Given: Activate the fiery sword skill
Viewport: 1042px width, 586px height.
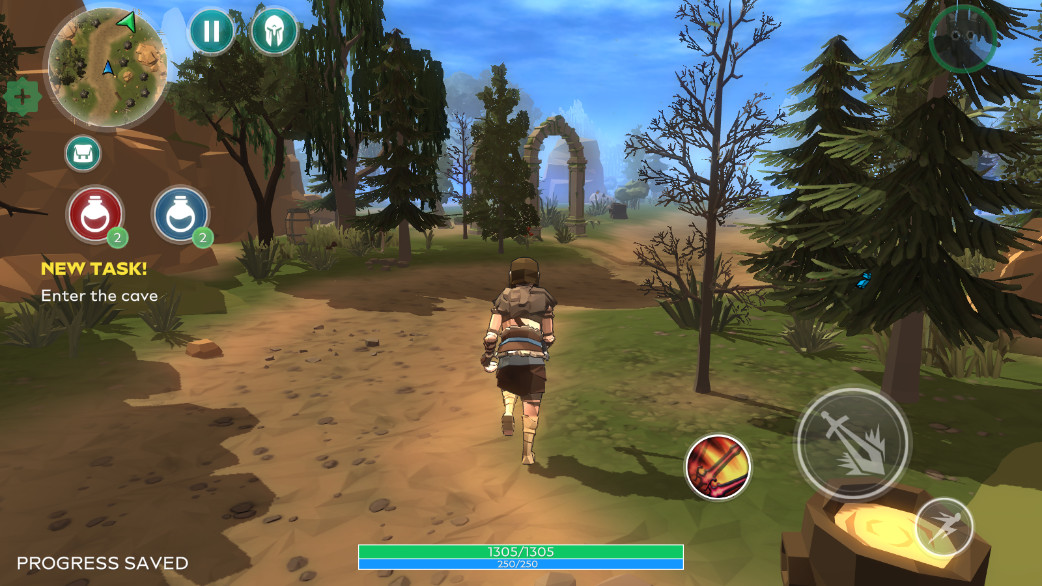Looking at the screenshot, I should (x=718, y=467).
